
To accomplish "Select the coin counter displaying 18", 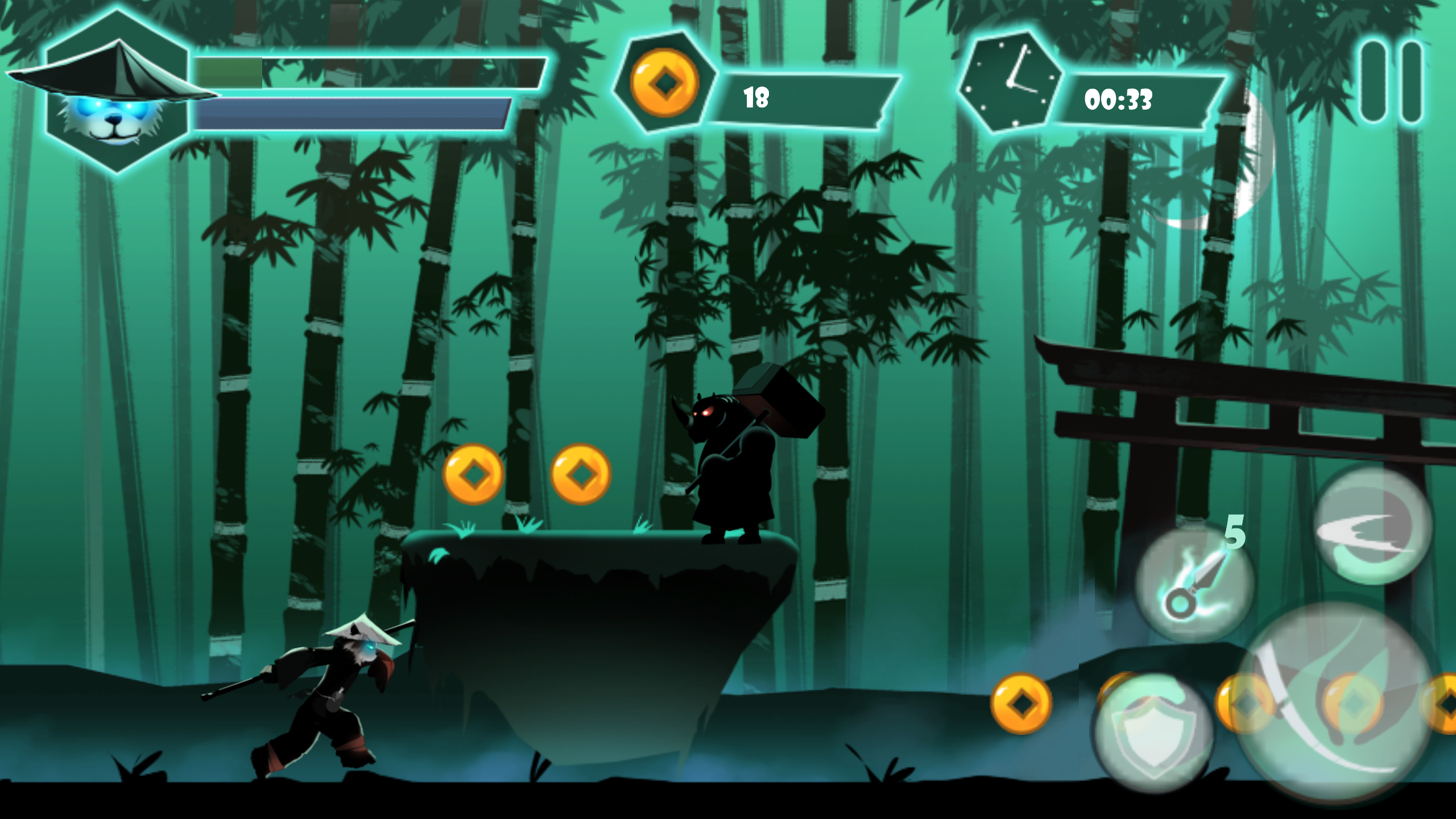I will coord(758,97).
